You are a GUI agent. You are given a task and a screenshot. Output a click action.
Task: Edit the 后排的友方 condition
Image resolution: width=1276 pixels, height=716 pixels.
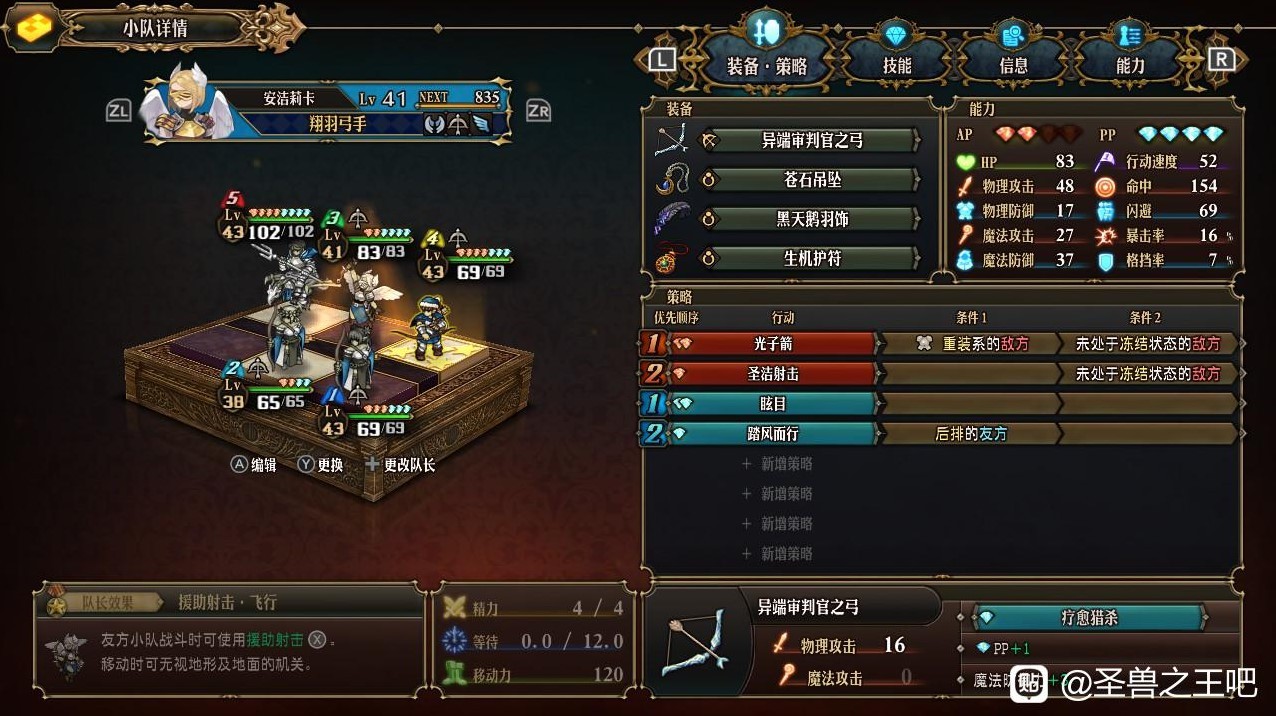pos(968,434)
